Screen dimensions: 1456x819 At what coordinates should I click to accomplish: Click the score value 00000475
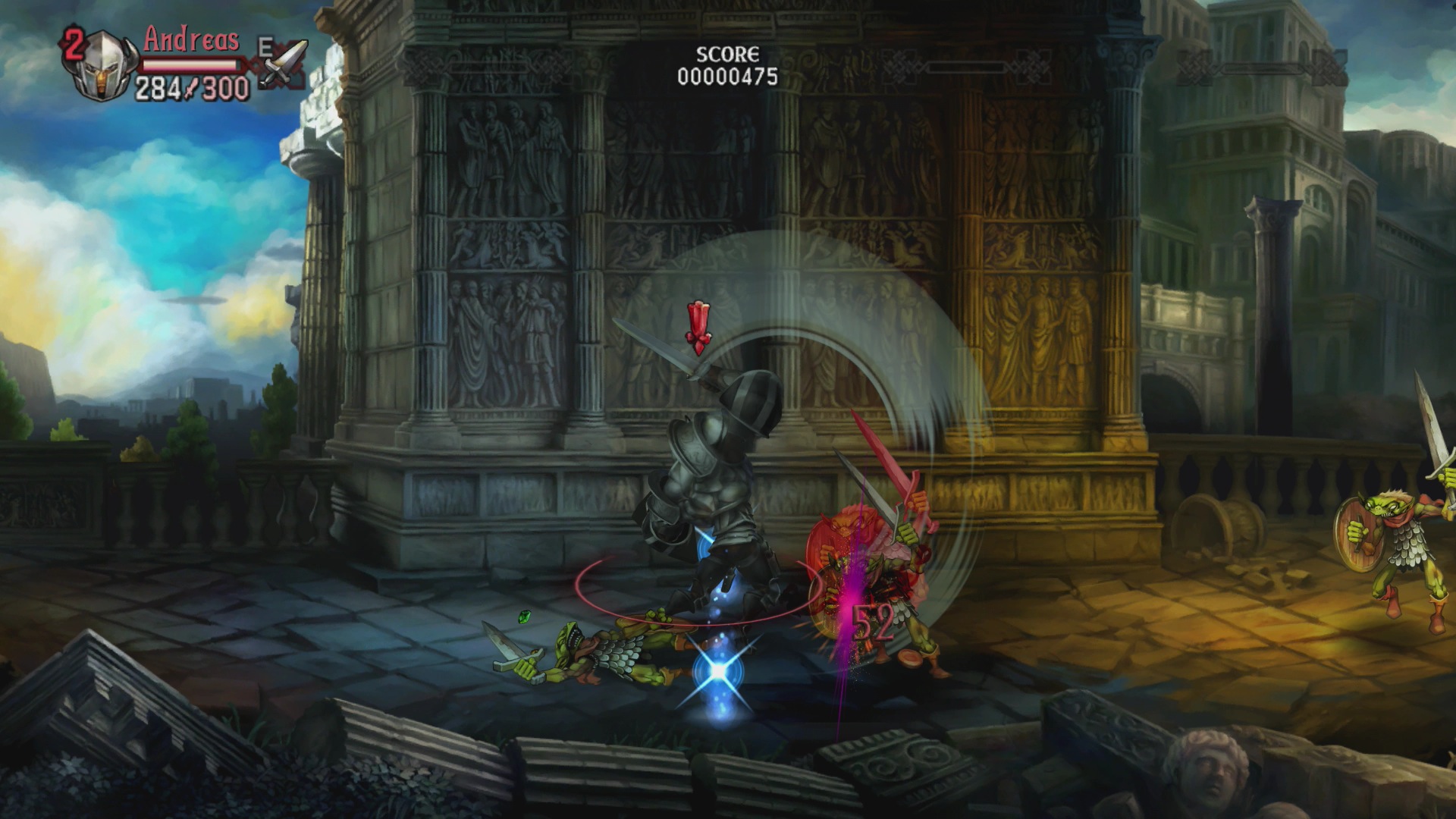coord(726,75)
